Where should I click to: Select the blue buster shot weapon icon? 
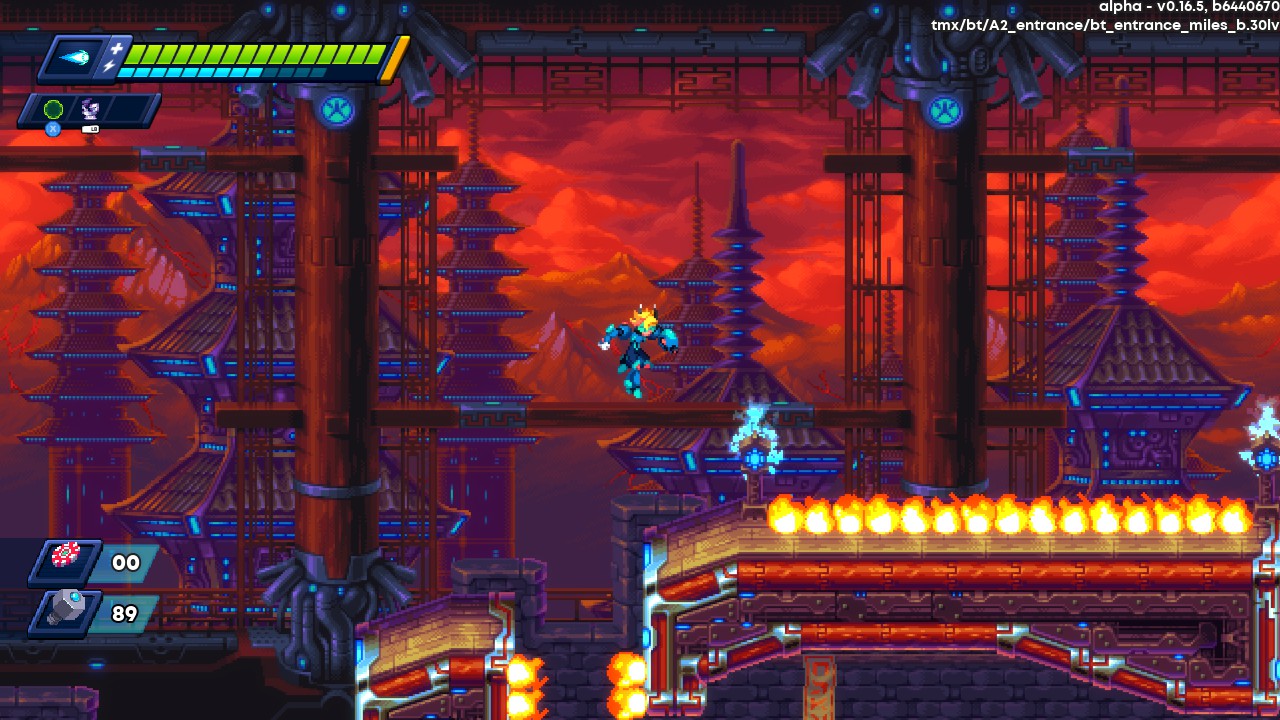74,57
